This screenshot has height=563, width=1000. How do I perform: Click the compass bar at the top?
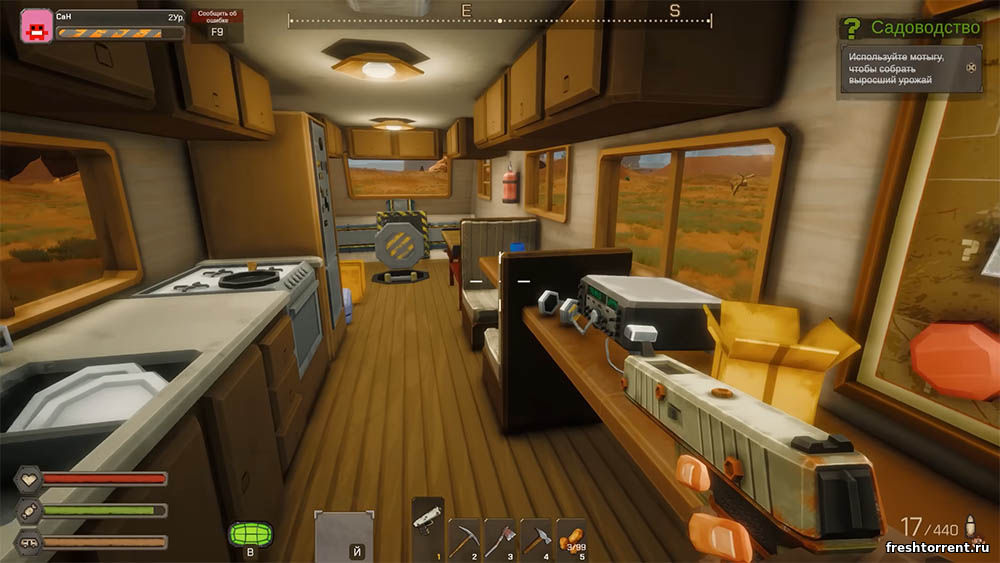coord(500,19)
